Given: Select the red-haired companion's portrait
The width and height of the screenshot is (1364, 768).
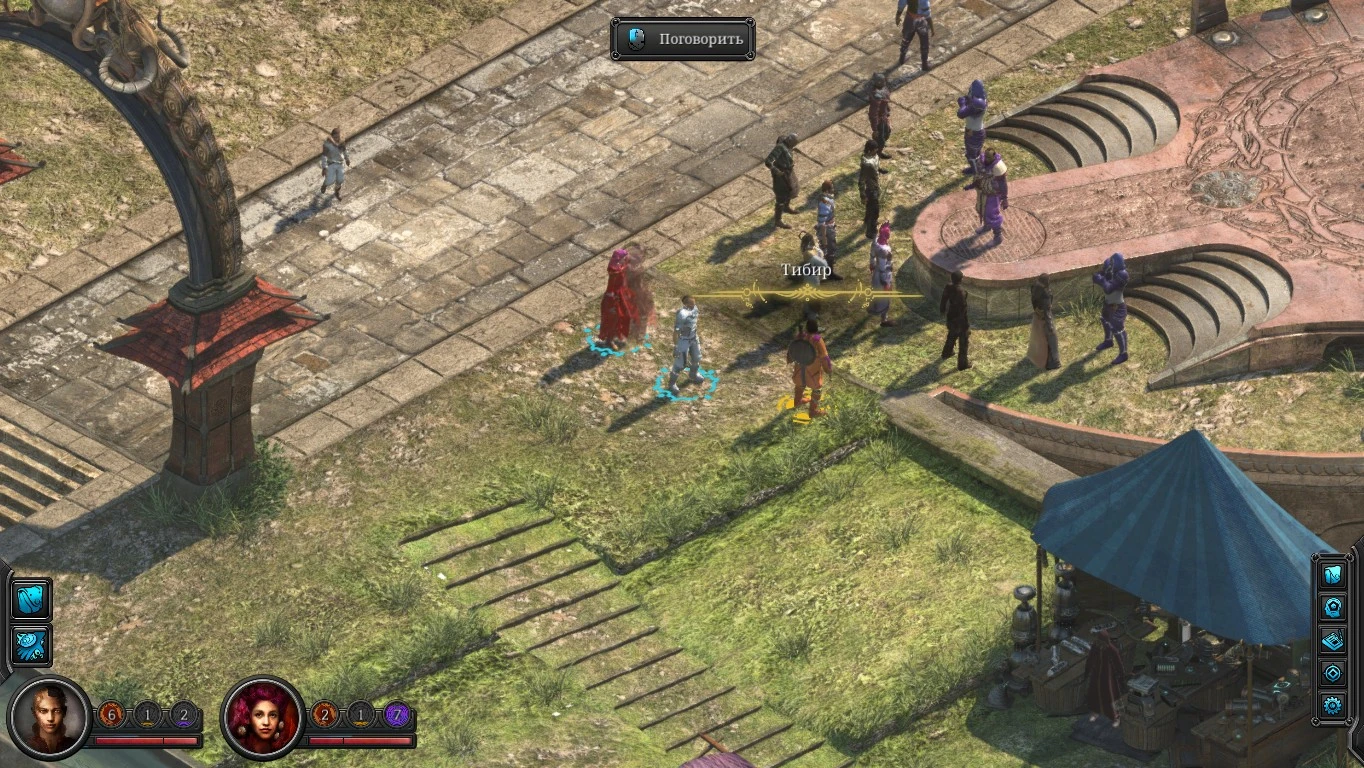Looking at the screenshot, I should pyautogui.click(x=262, y=716).
